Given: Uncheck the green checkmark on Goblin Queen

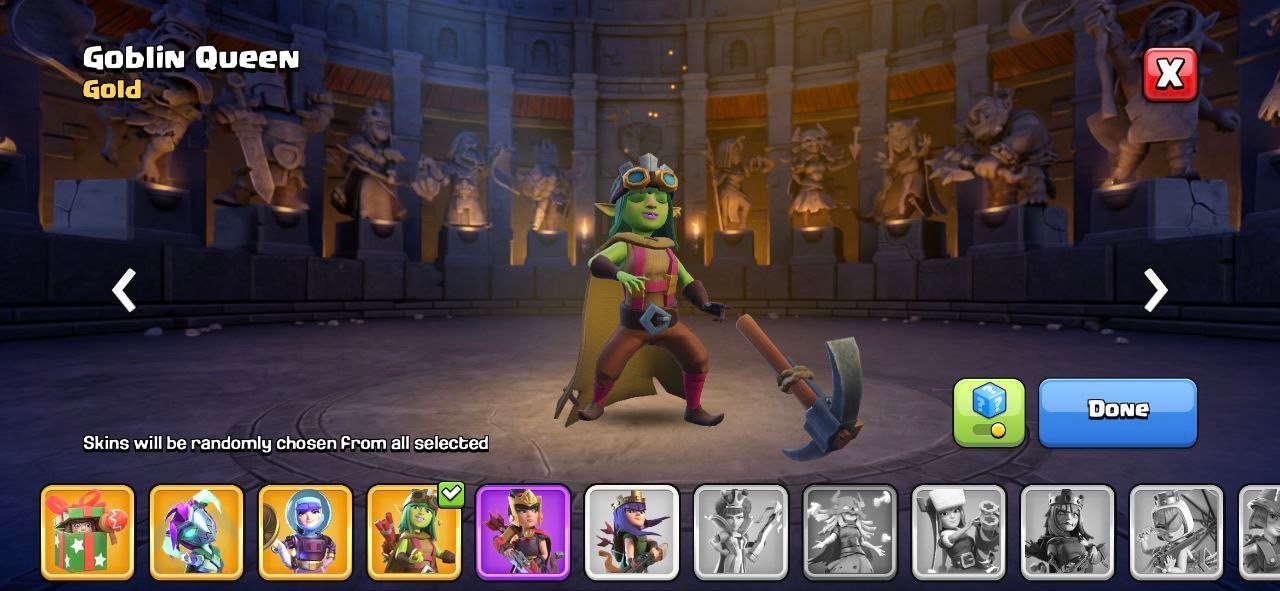Looking at the screenshot, I should pyautogui.click(x=451, y=493).
